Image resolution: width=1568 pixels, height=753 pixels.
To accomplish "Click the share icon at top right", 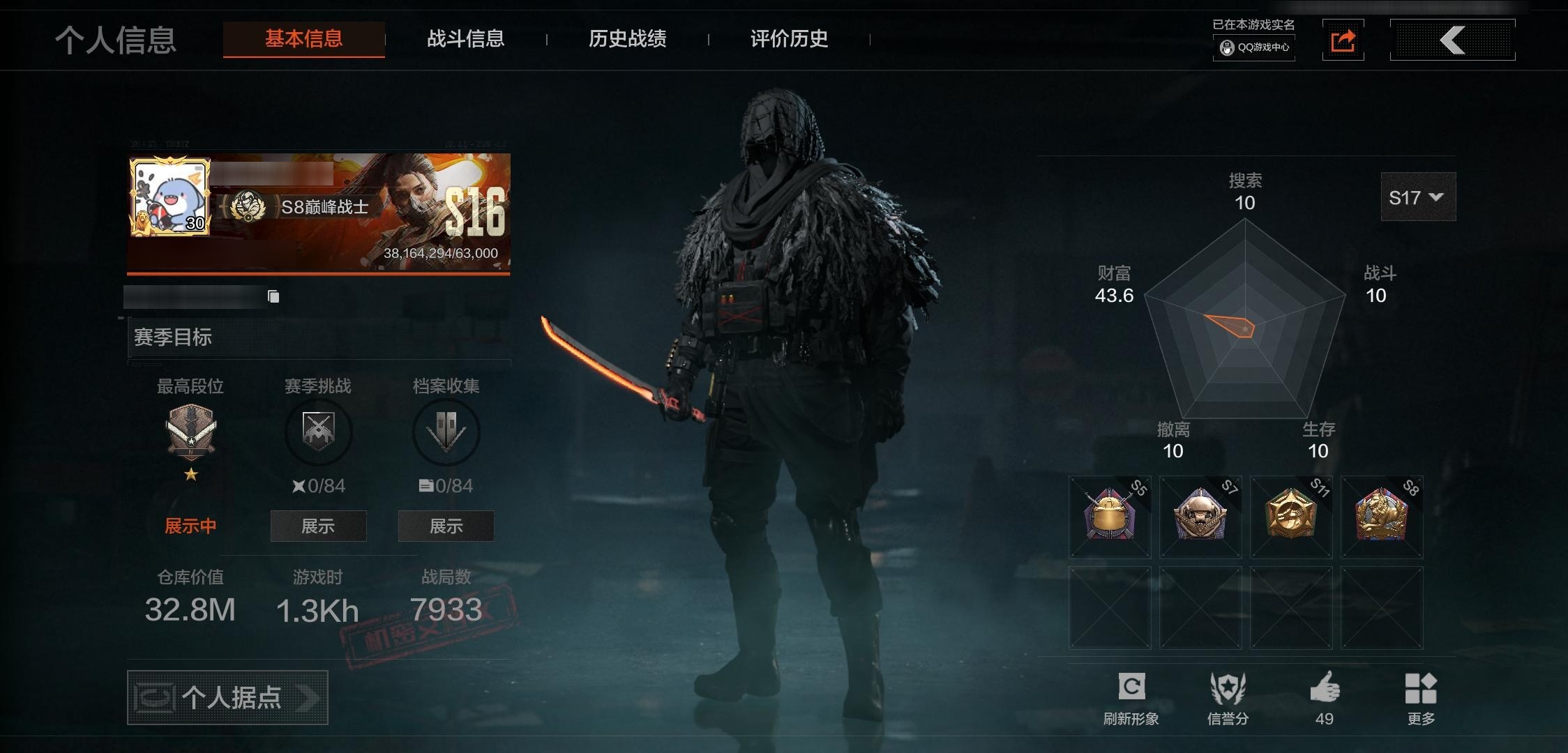I will coord(1343,40).
